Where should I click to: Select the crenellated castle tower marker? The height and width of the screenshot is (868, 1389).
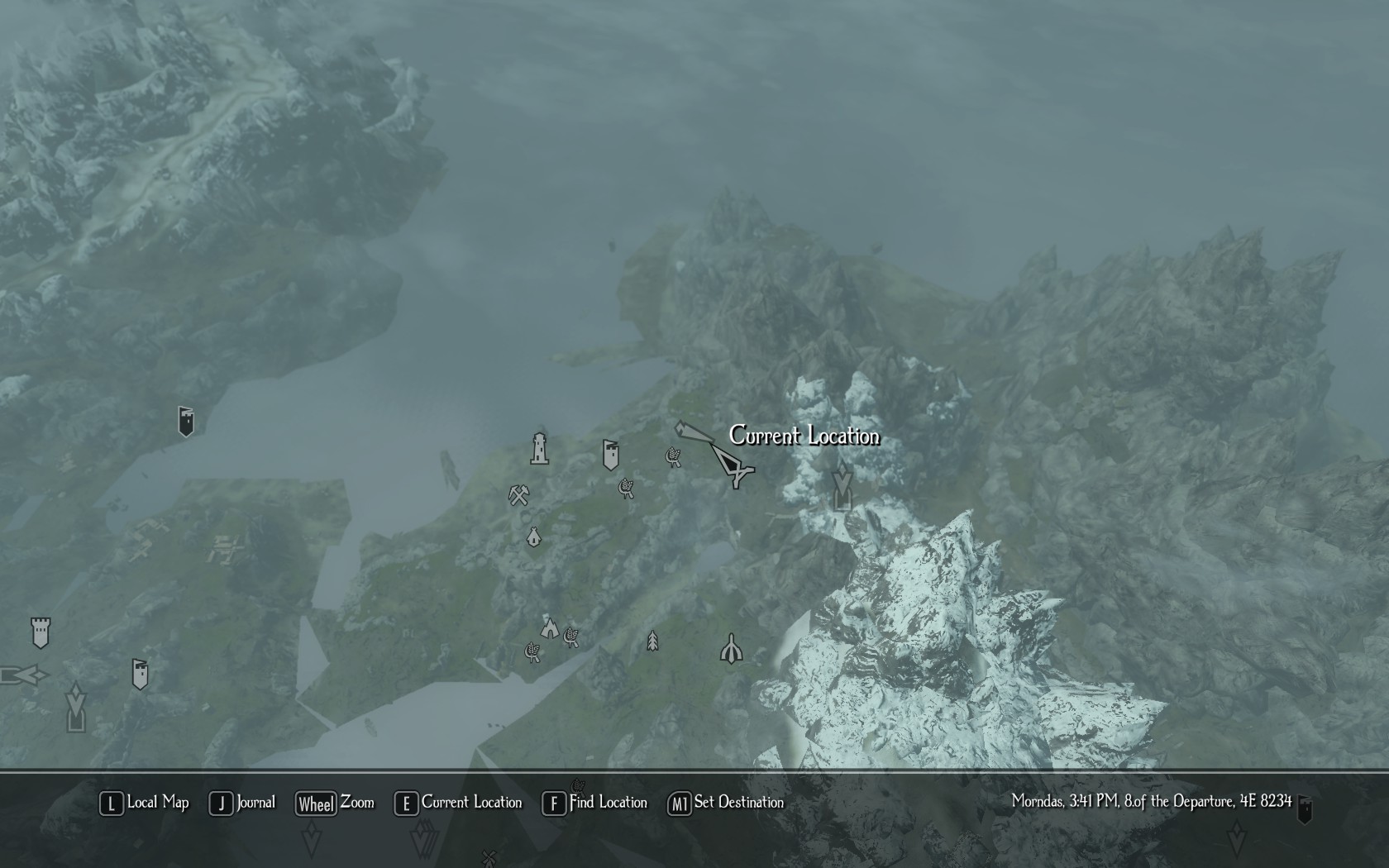coord(41,632)
